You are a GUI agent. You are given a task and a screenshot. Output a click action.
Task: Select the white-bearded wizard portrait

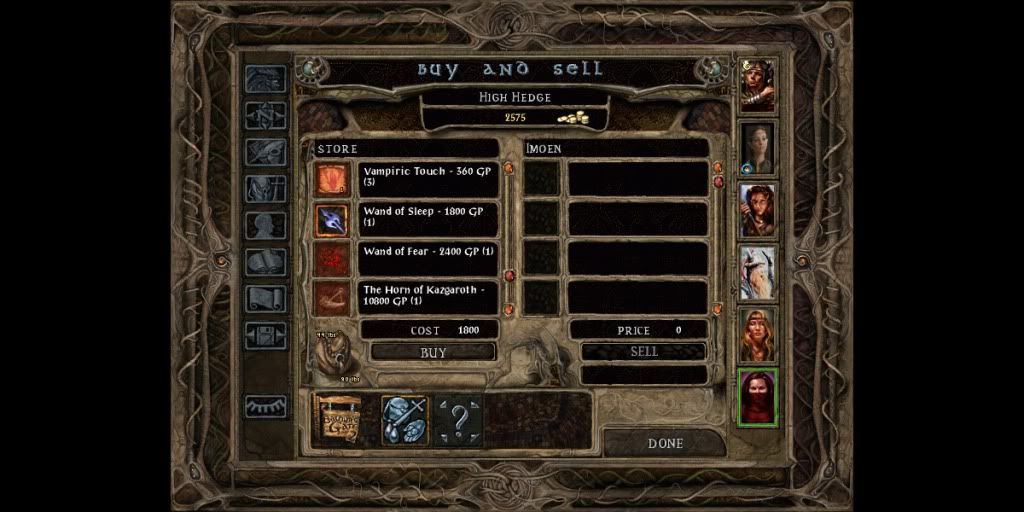click(757, 272)
